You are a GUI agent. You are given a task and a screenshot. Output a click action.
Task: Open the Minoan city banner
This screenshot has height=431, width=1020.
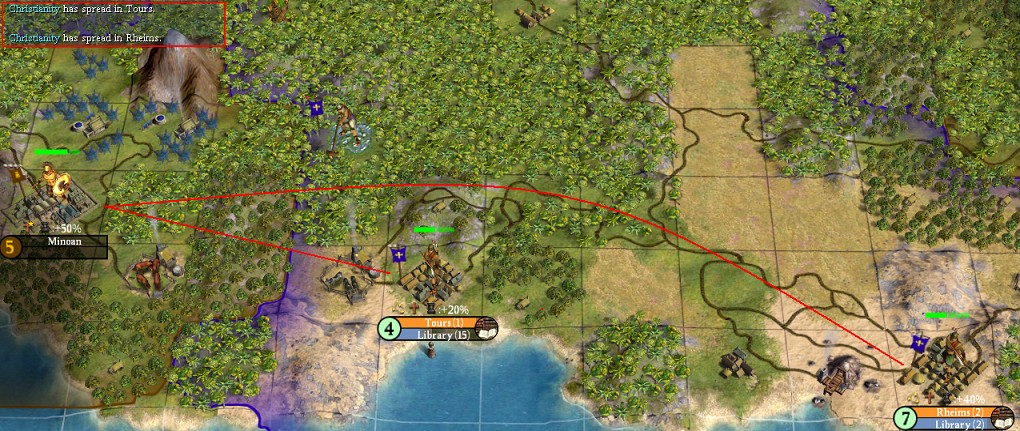(x=62, y=242)
